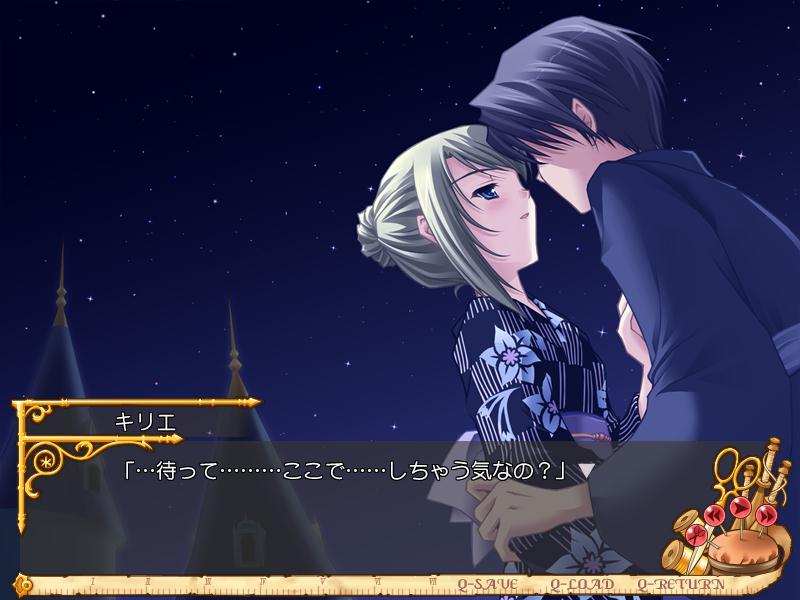Open the Q-SAVE quick save
Viewport: 800px width, 600px height.
click(x=488, y=583)
